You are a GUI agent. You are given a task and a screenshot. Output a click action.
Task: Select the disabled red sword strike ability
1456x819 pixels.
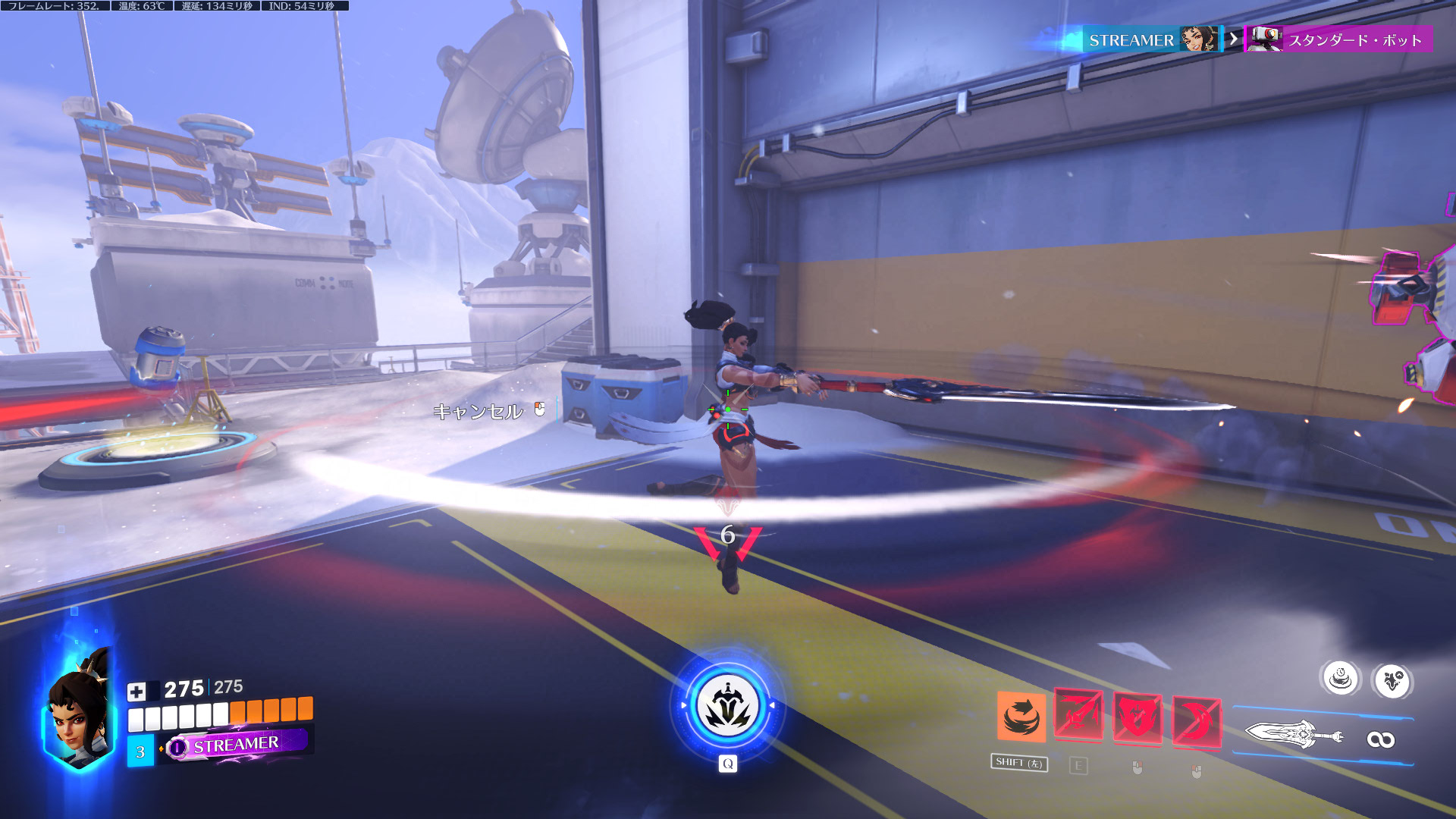point(1078,716)
